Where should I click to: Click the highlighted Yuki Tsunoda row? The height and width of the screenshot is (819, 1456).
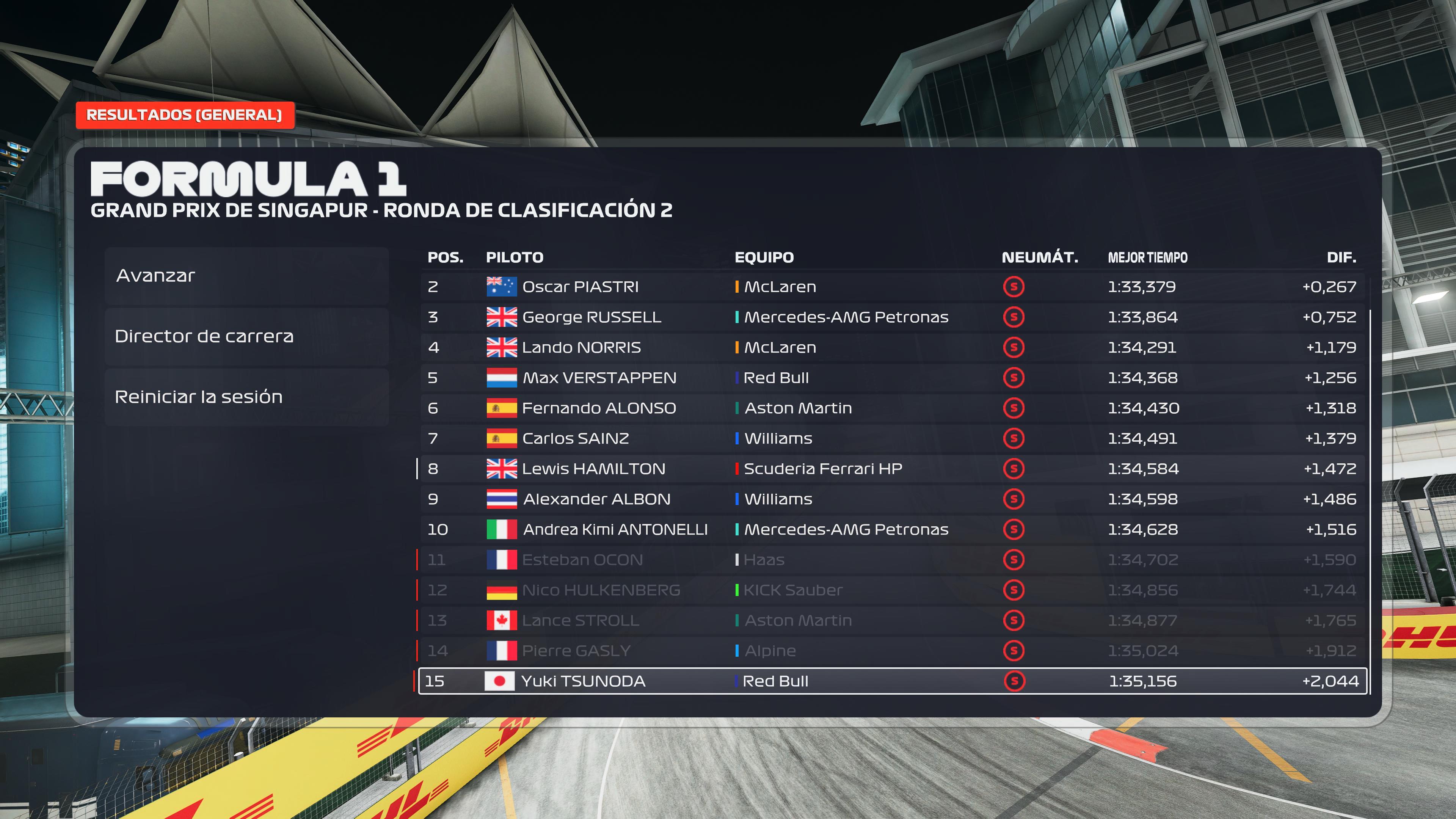pos(892,681)
